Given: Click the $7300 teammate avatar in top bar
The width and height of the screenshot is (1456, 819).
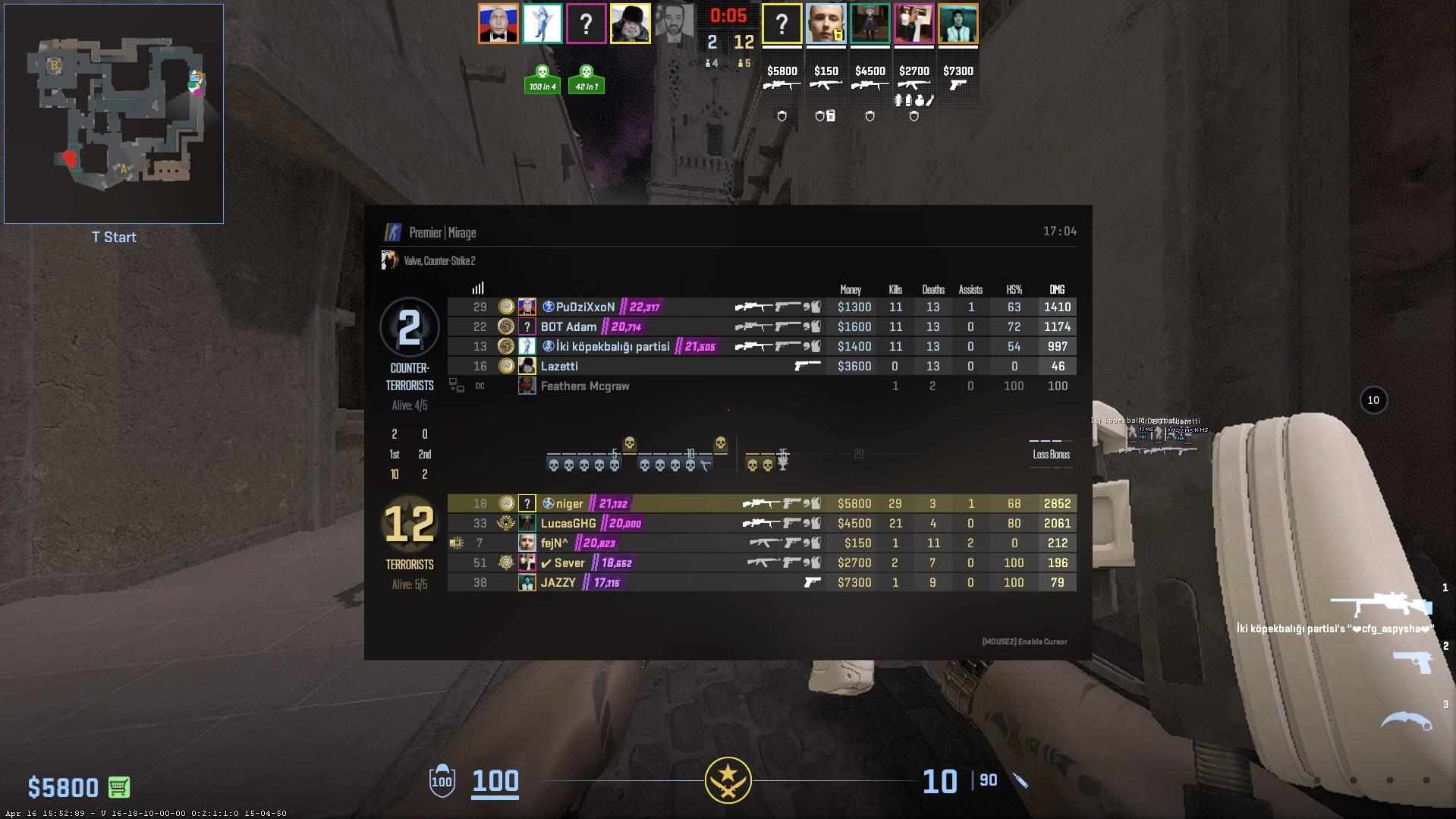Looking at the screenshot, I should pyautogui.click(x=958, y=24).
